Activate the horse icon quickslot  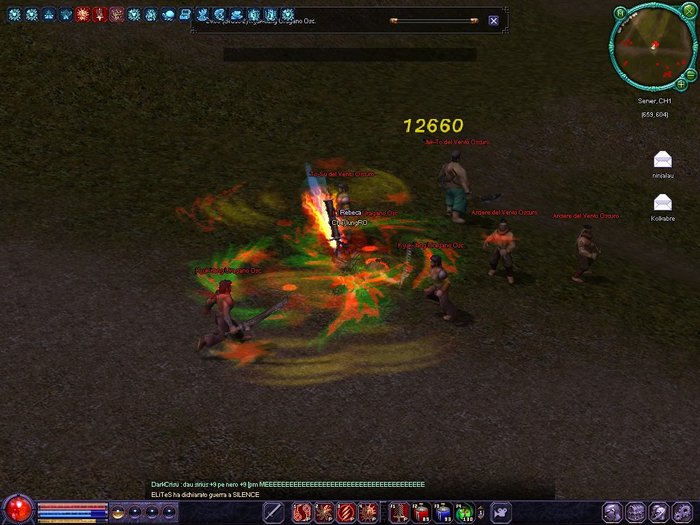tap(498, 513)
